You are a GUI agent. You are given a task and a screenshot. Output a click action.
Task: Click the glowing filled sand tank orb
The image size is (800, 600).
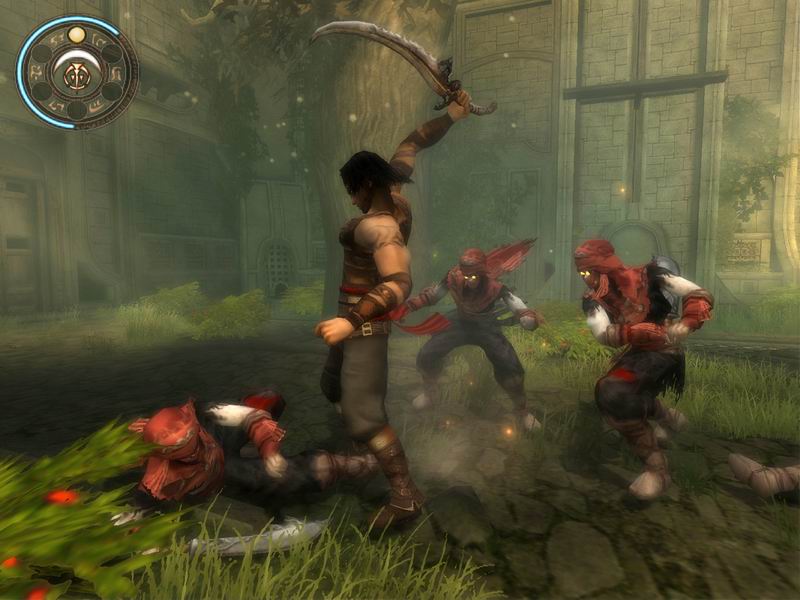click(x=77, y=36)
